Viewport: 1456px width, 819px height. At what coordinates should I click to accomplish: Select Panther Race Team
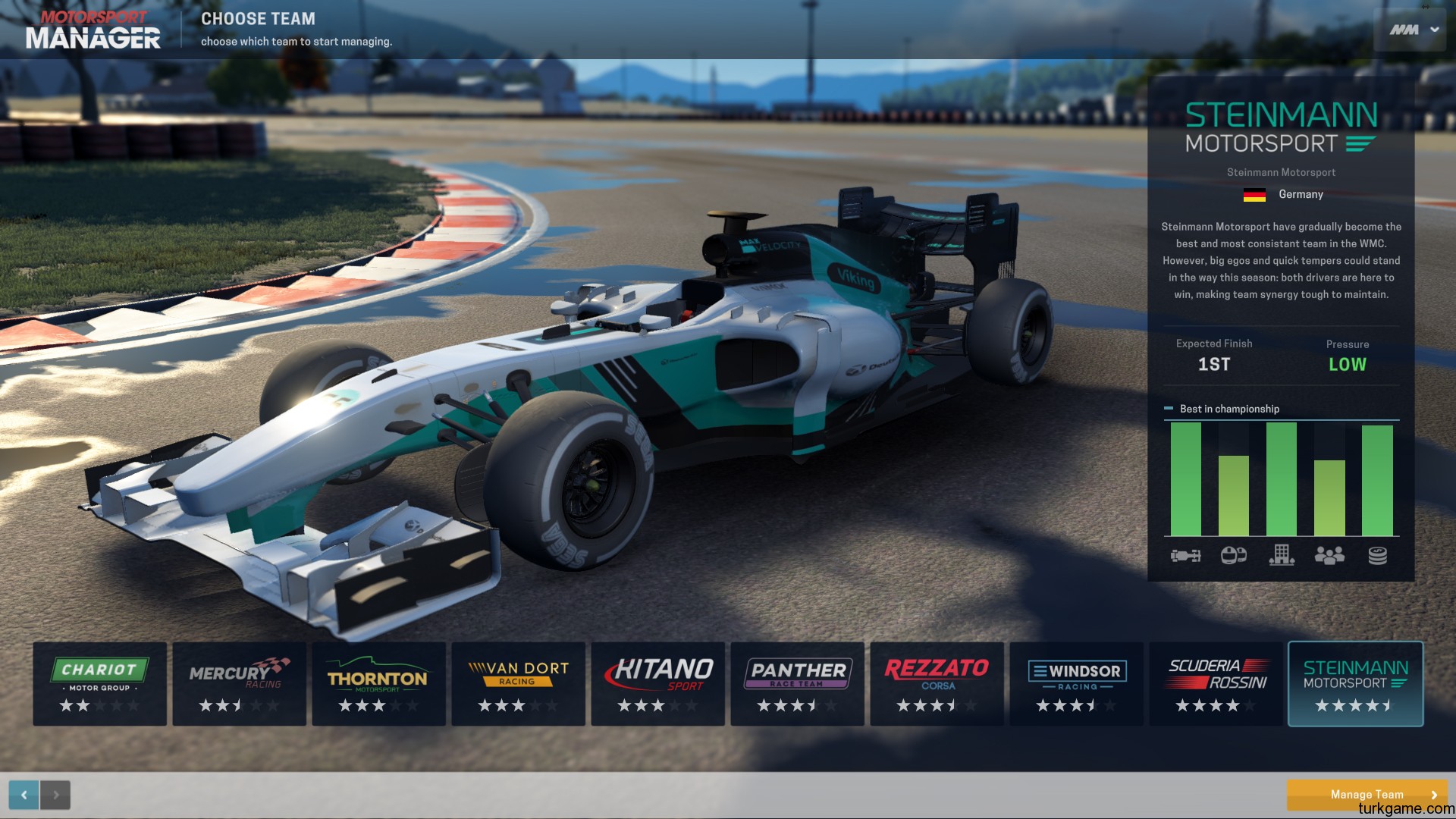click(797, 684)
